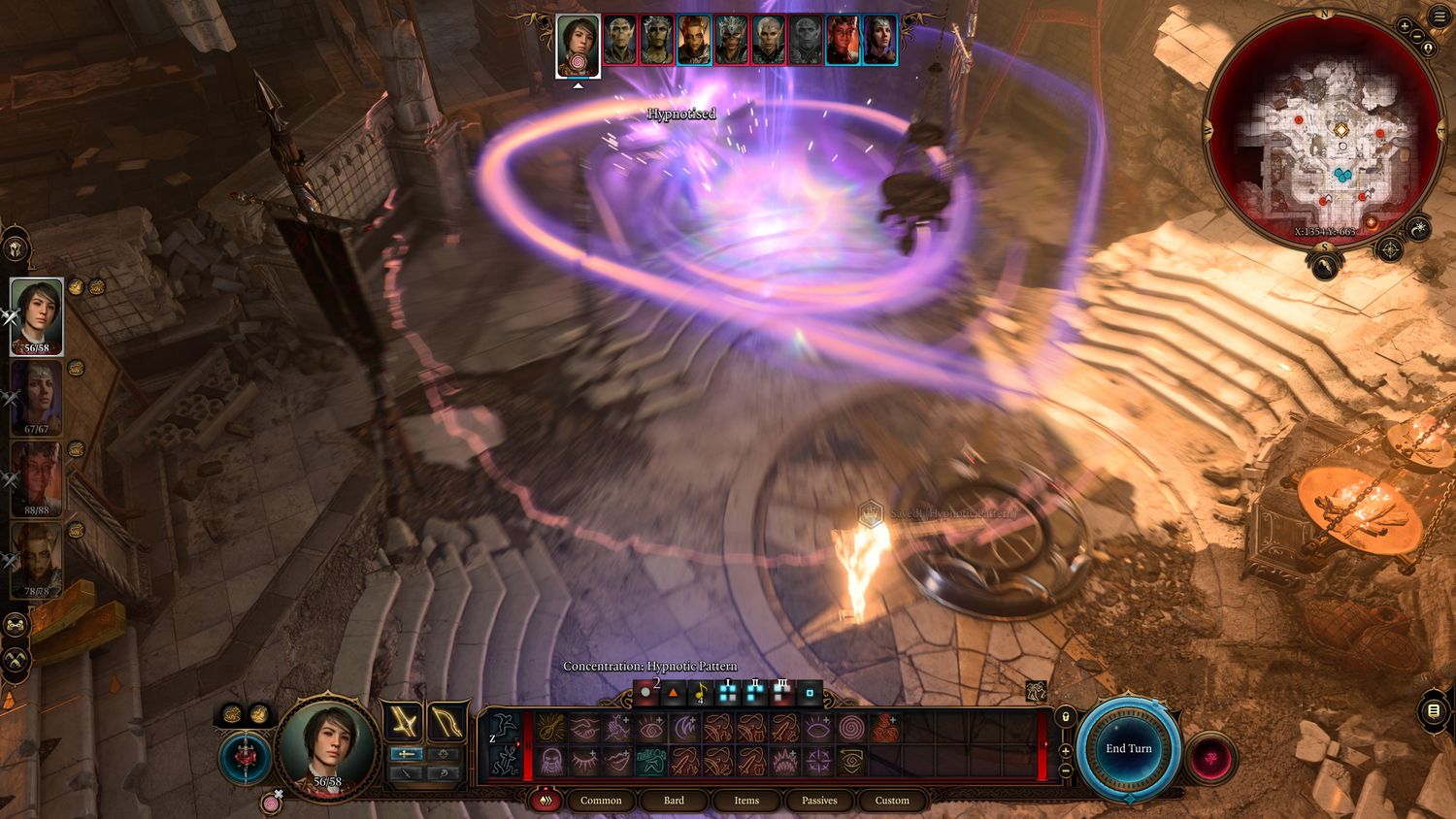This screenshot has height=819, width=1456.
Task: Activate the spiral Hypnotic Pattern spell icon
Action: click(x=850, y=728)
